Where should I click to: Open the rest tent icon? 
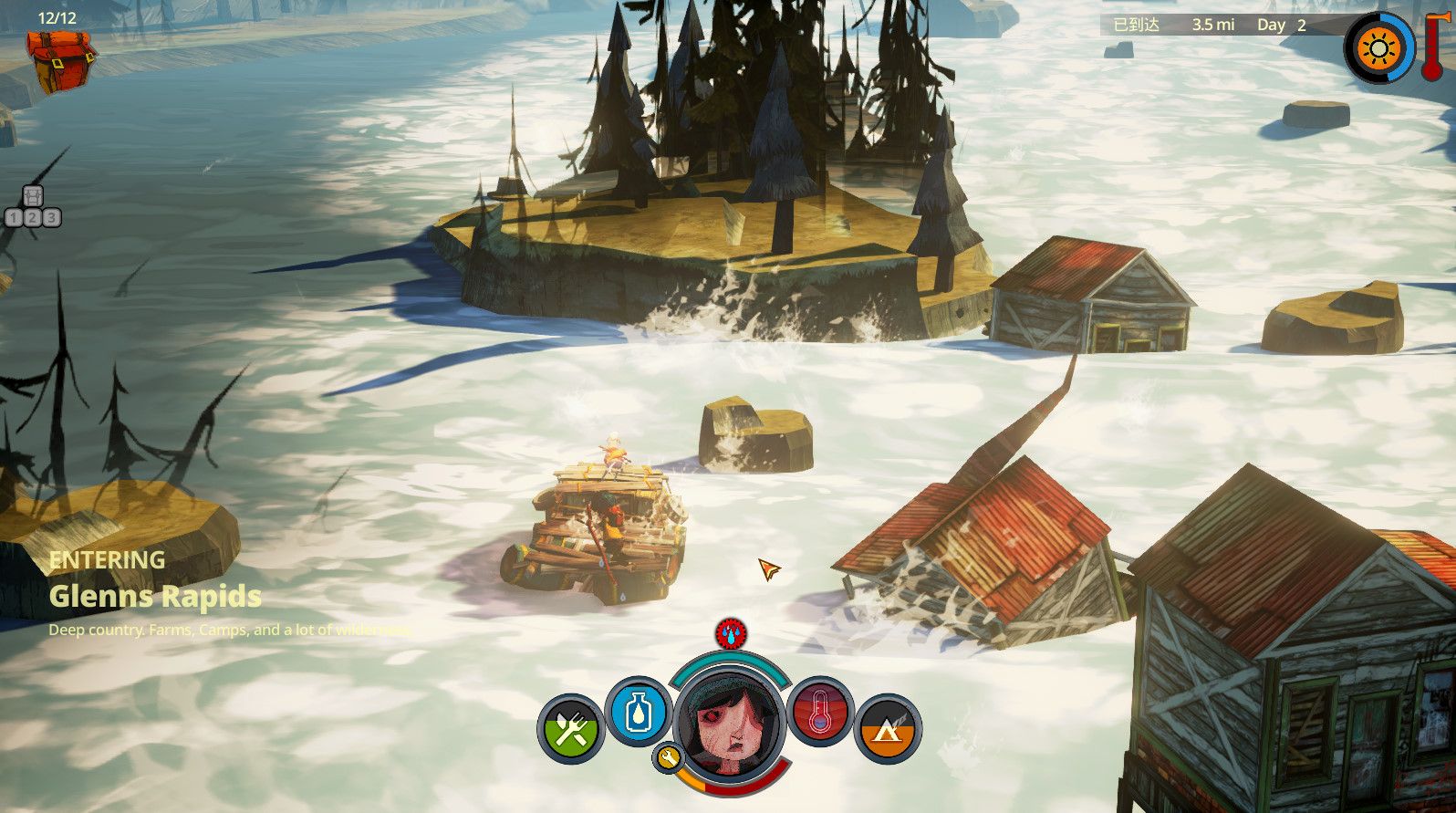pos(888,729)
